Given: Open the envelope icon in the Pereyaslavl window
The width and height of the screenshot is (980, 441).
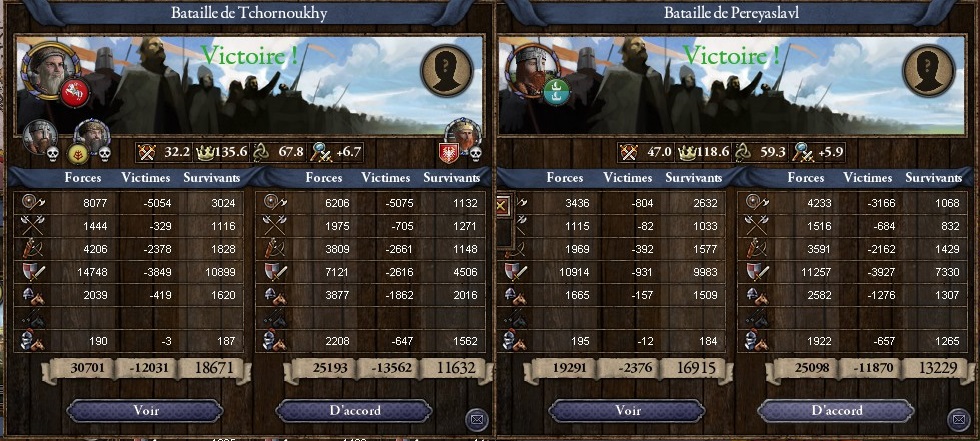Looking at the screenshot, I should coord(958,418).
